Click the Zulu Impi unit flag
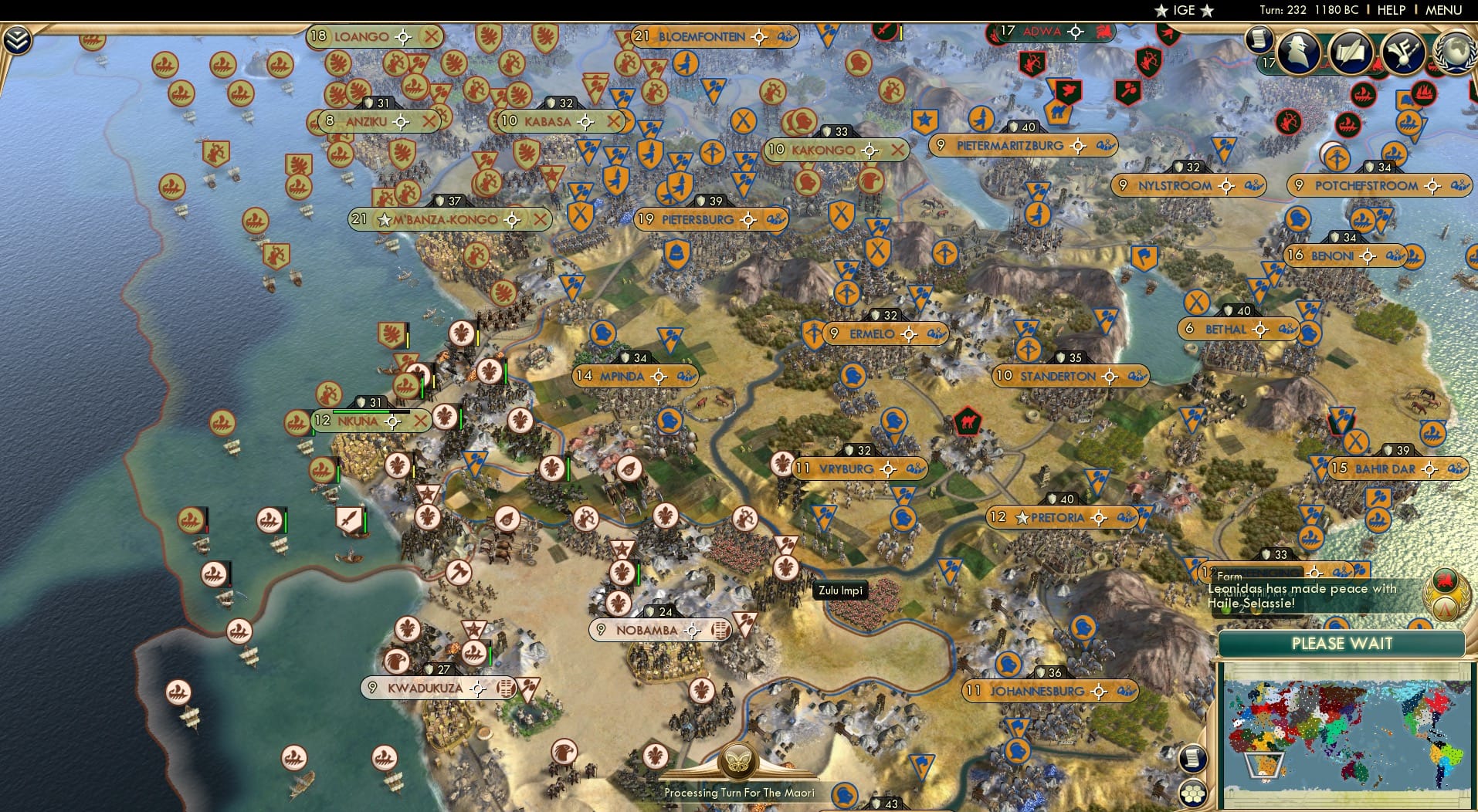The height and width of the screenshot is (812, 1478). [x=841, y=590]
